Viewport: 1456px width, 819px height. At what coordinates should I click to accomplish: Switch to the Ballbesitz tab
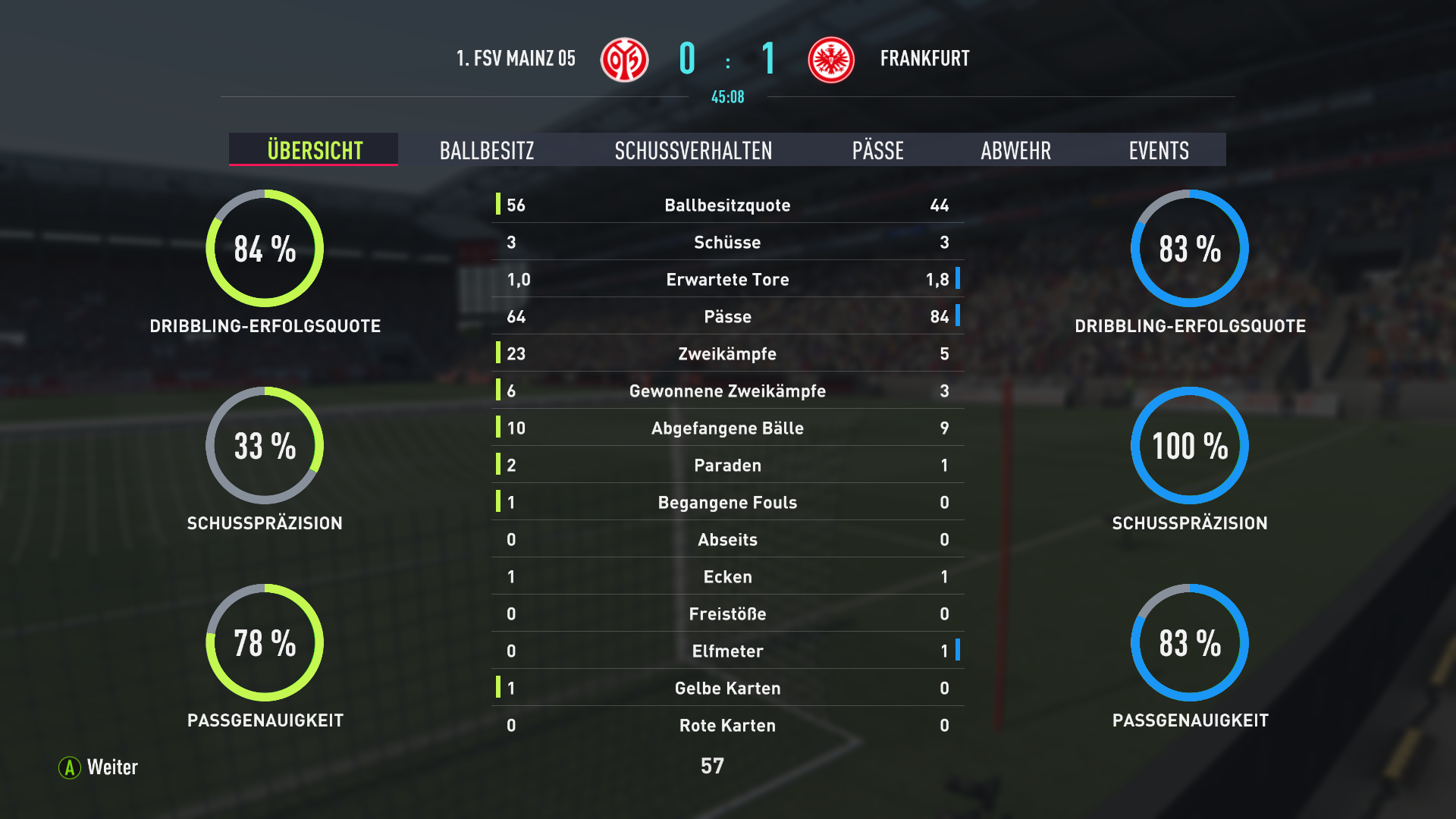(487, 150)
